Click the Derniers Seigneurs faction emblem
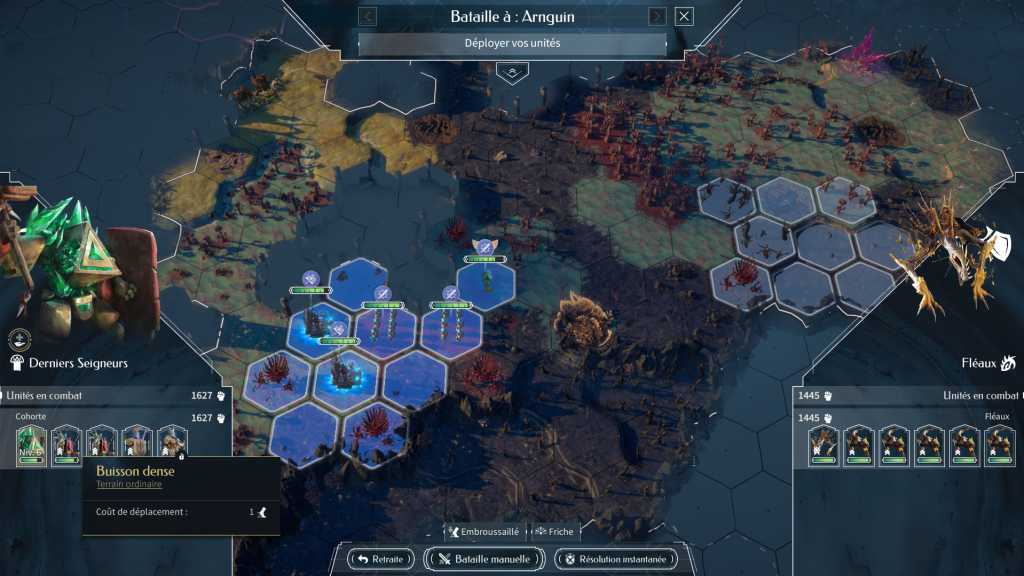The width and height of the screenshot is (1024, 576). pos(17,363)
